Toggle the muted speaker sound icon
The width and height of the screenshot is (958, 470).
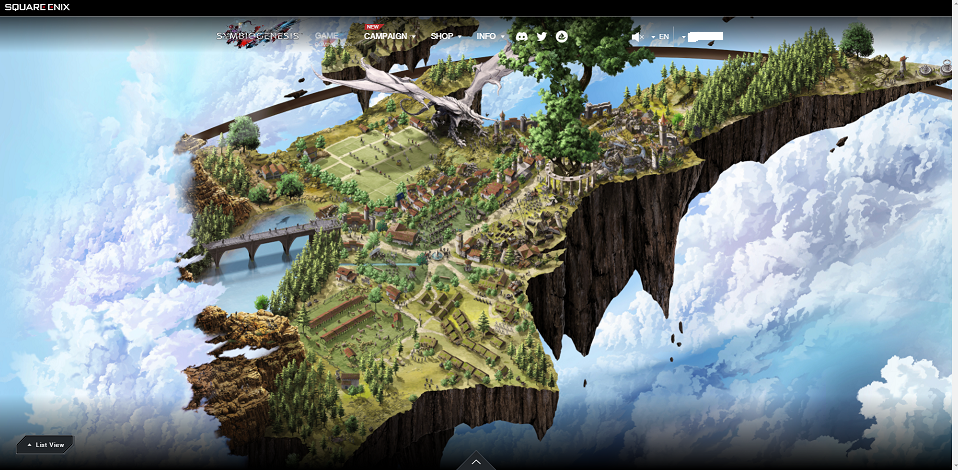[636, 37]
